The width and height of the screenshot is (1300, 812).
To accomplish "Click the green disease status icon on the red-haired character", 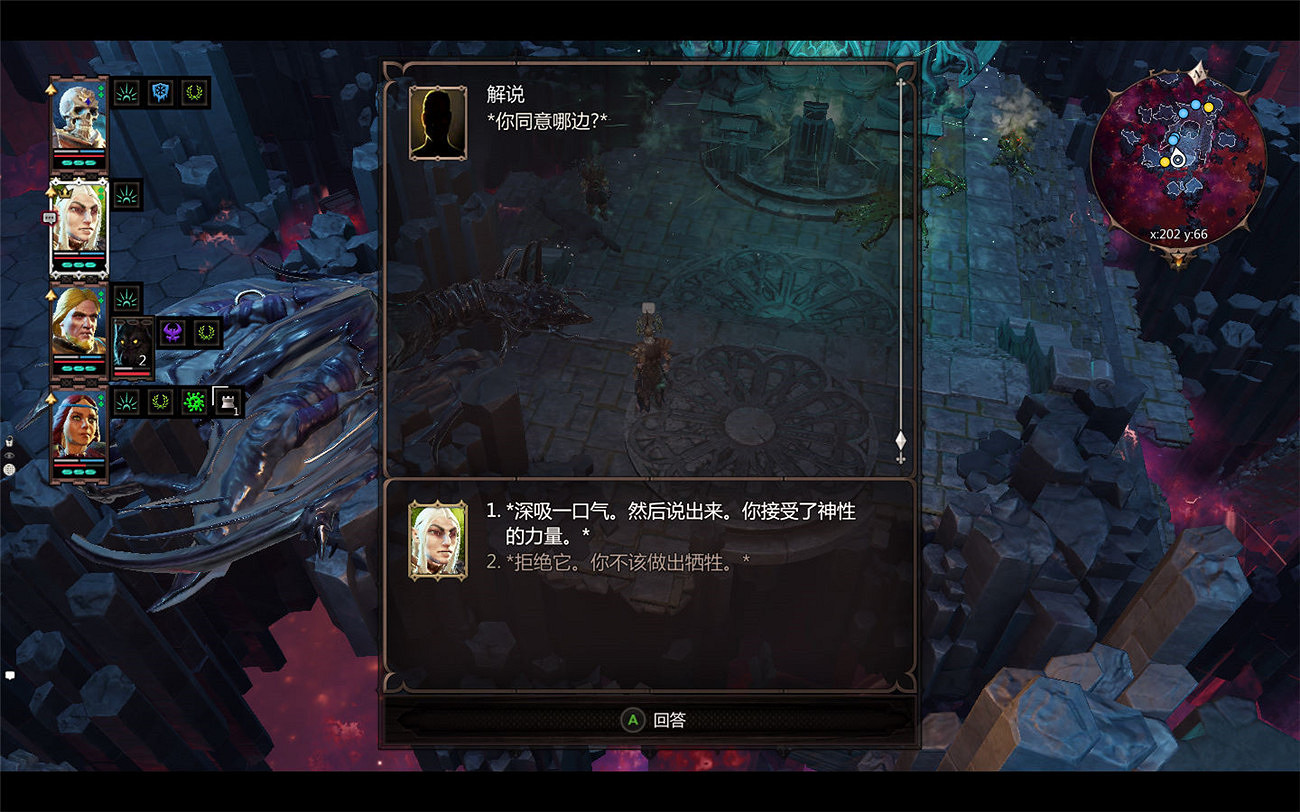I will point(192,403).
